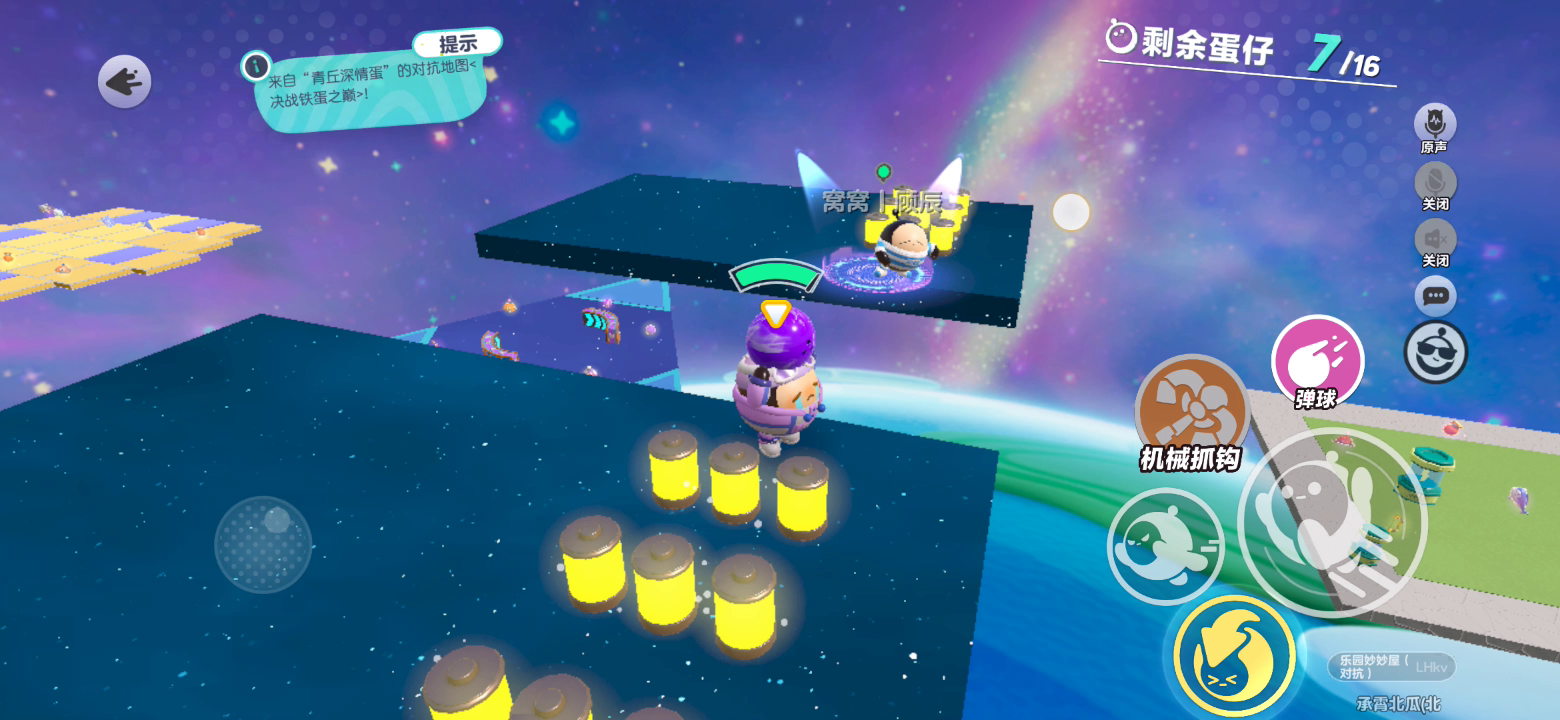The height and width of the screenshot is (720, 1560).
Task: Turn on the closed microphone
Action: tap(1435, 182)
